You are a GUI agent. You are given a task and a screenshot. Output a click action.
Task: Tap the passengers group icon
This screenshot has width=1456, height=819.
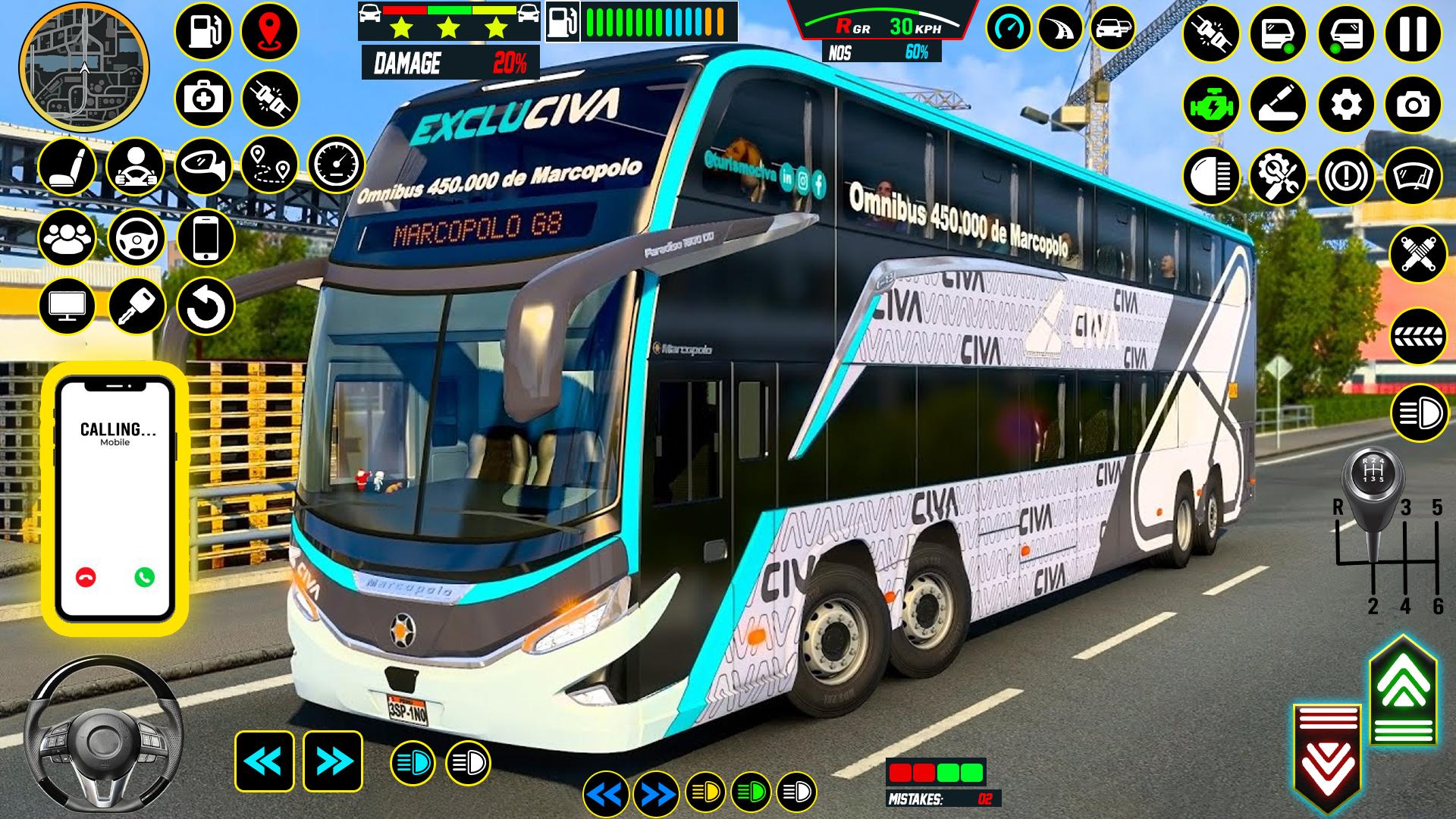pos(67,237)
